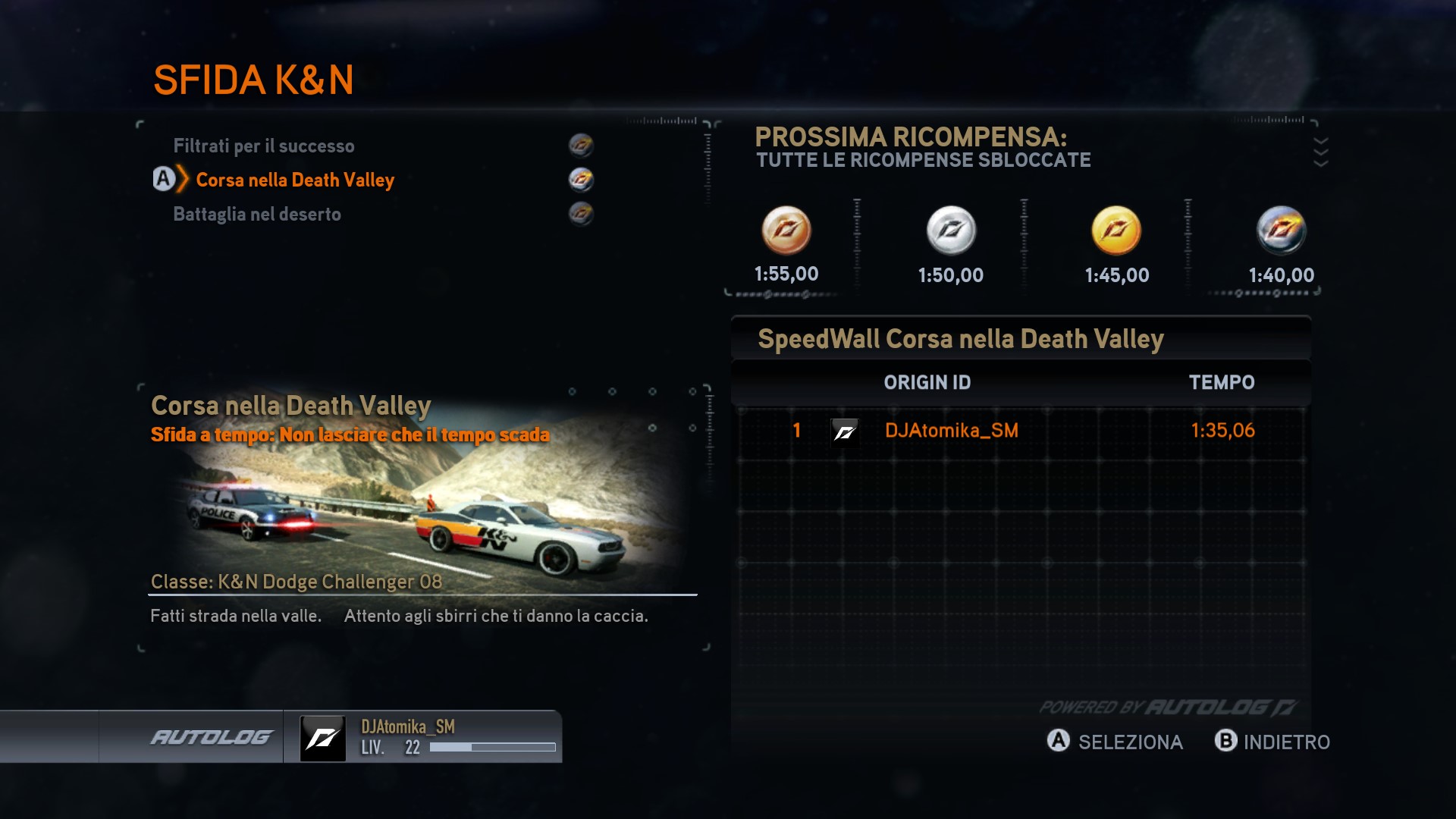Image resolution: width=1456 pixels, height=819 pixels.
Task: Open the Battaglia nel deserto challenge
Action: coord(257,214)
